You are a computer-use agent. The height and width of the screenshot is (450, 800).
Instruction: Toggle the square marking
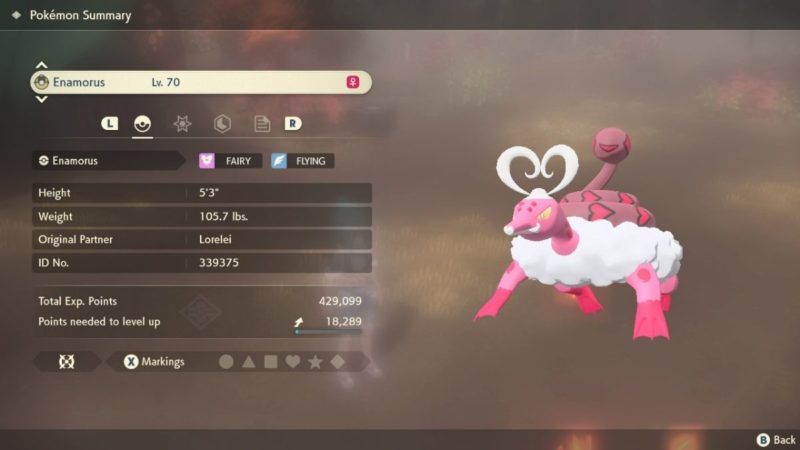click(270, 362)
